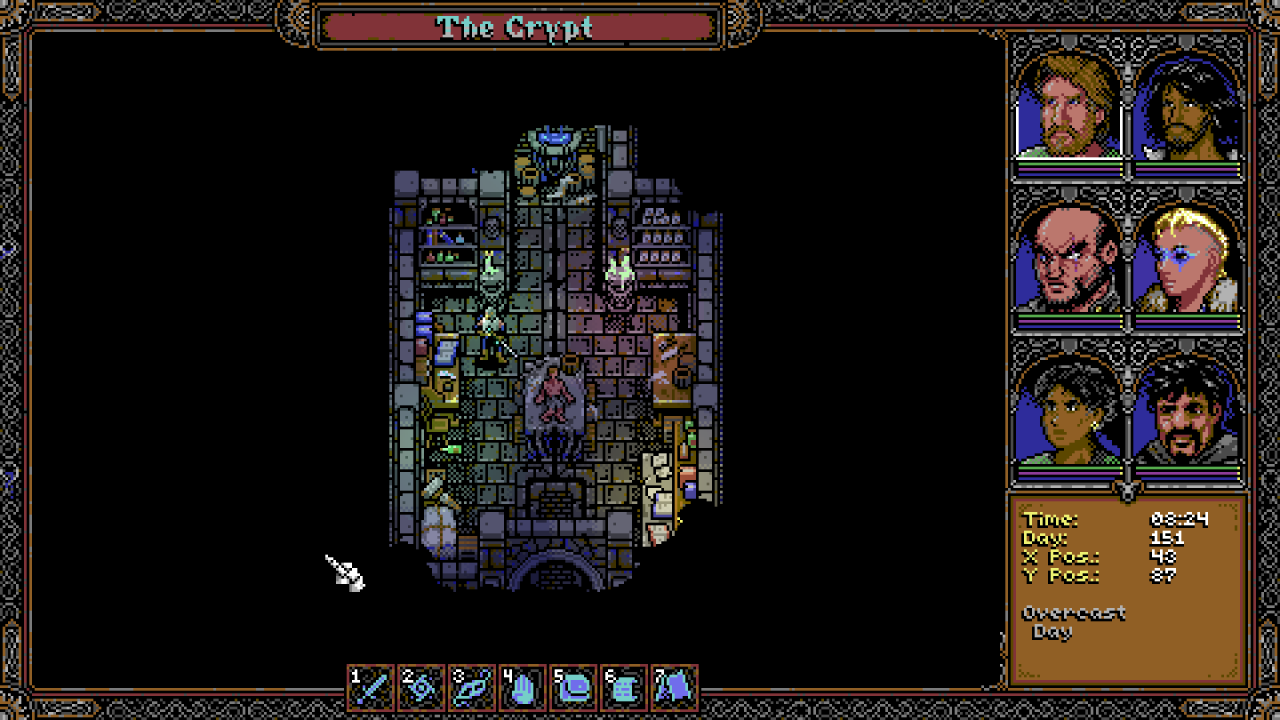
Task: Select the black-haired goateed man portrait
Action: (x=1189, y=412)
